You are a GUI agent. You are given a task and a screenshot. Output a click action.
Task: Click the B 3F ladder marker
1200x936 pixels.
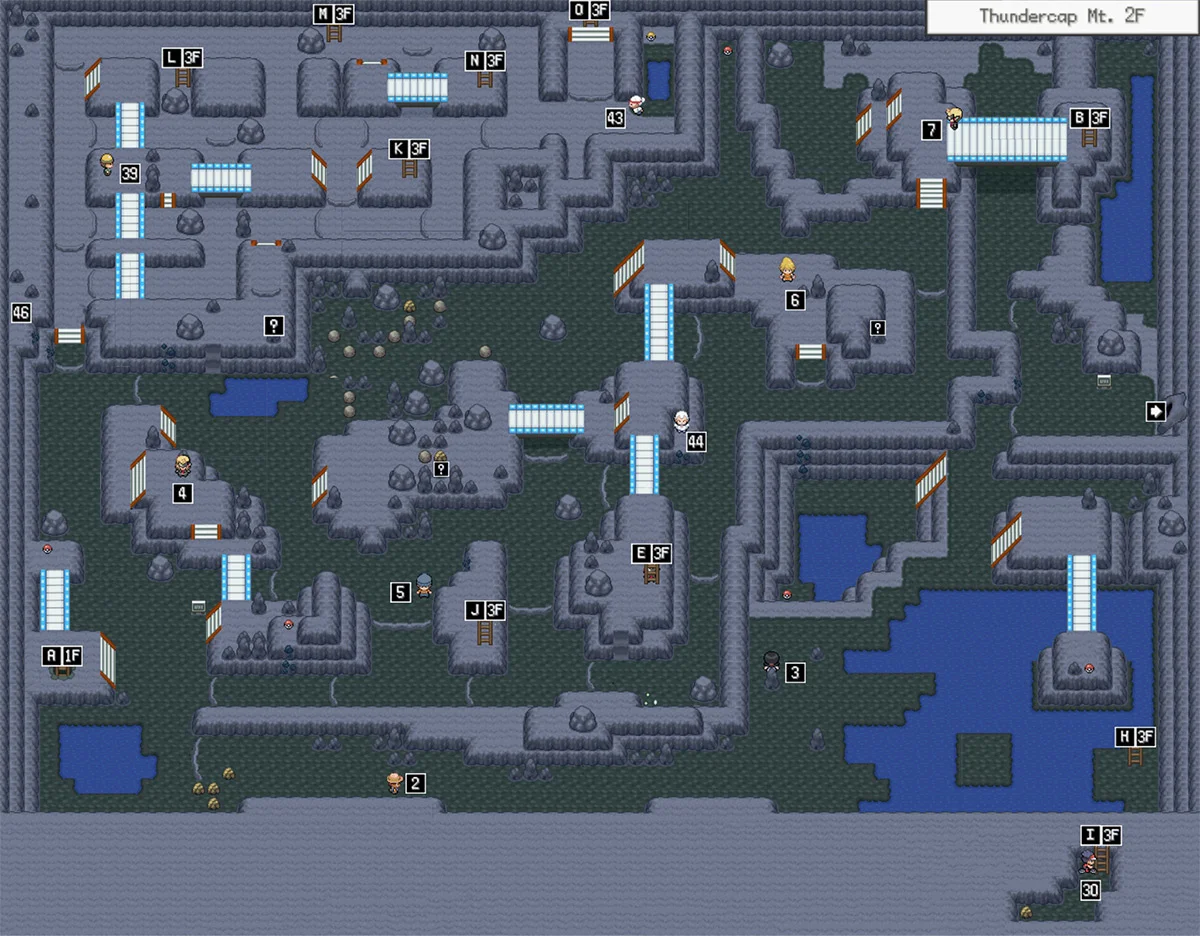[1089, 118]
